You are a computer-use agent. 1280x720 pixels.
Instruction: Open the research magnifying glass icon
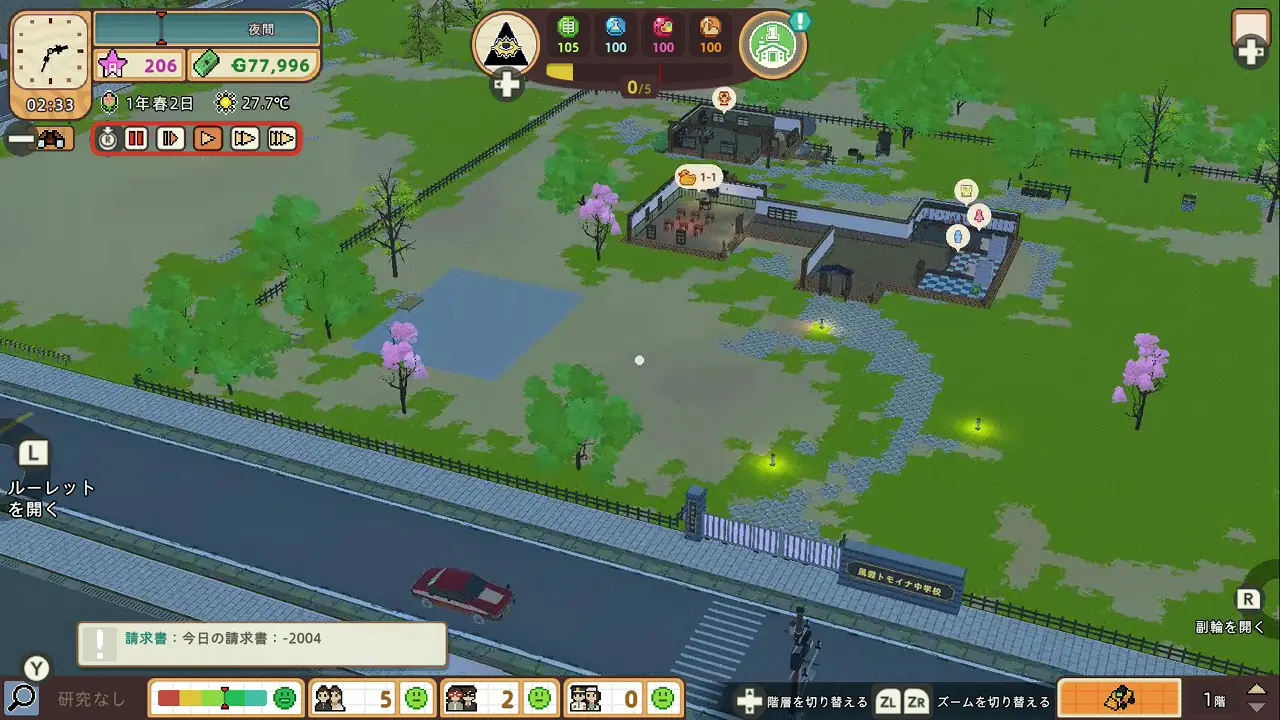point(21,698)
